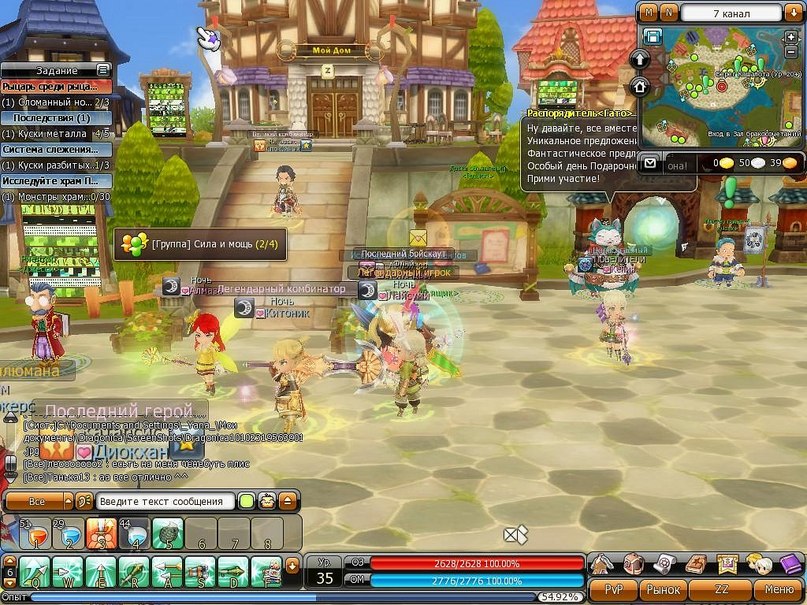Activate the Q arrow skill

point(34,572)
